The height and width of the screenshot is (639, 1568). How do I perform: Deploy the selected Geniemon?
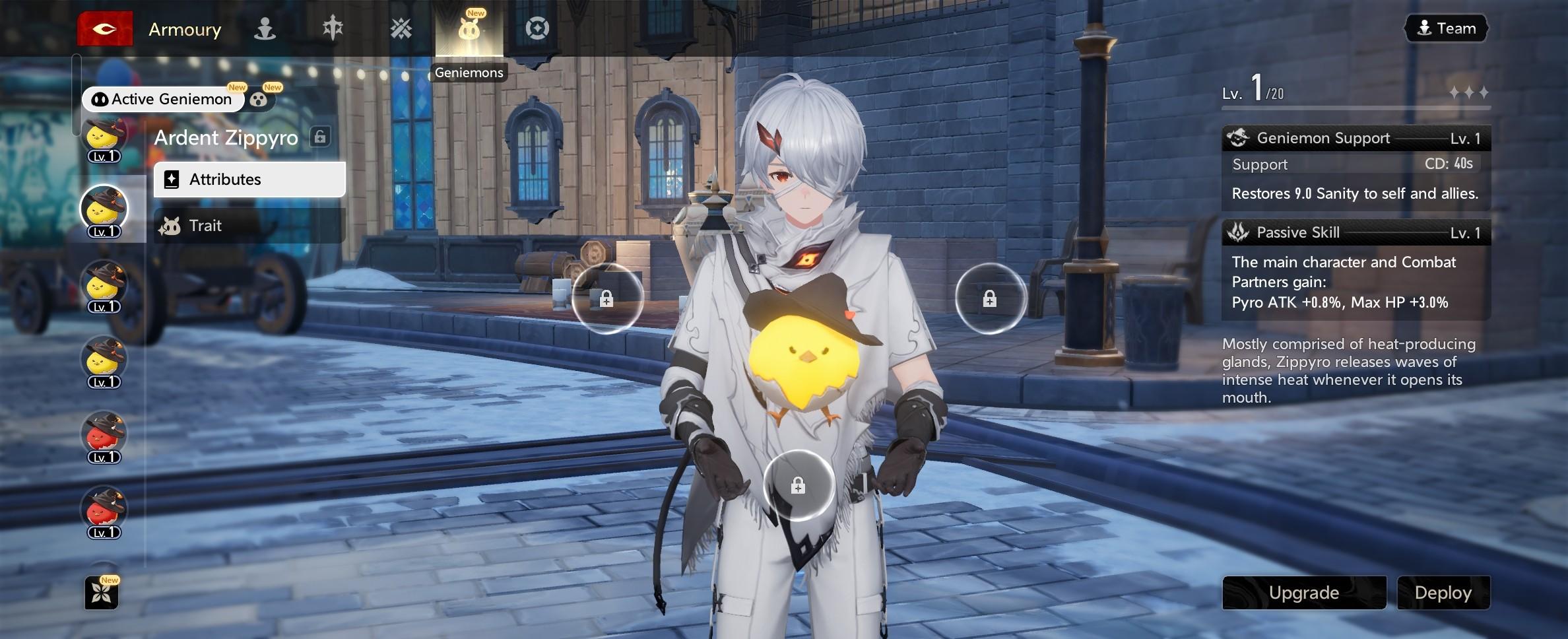(x=1443, y=592)
